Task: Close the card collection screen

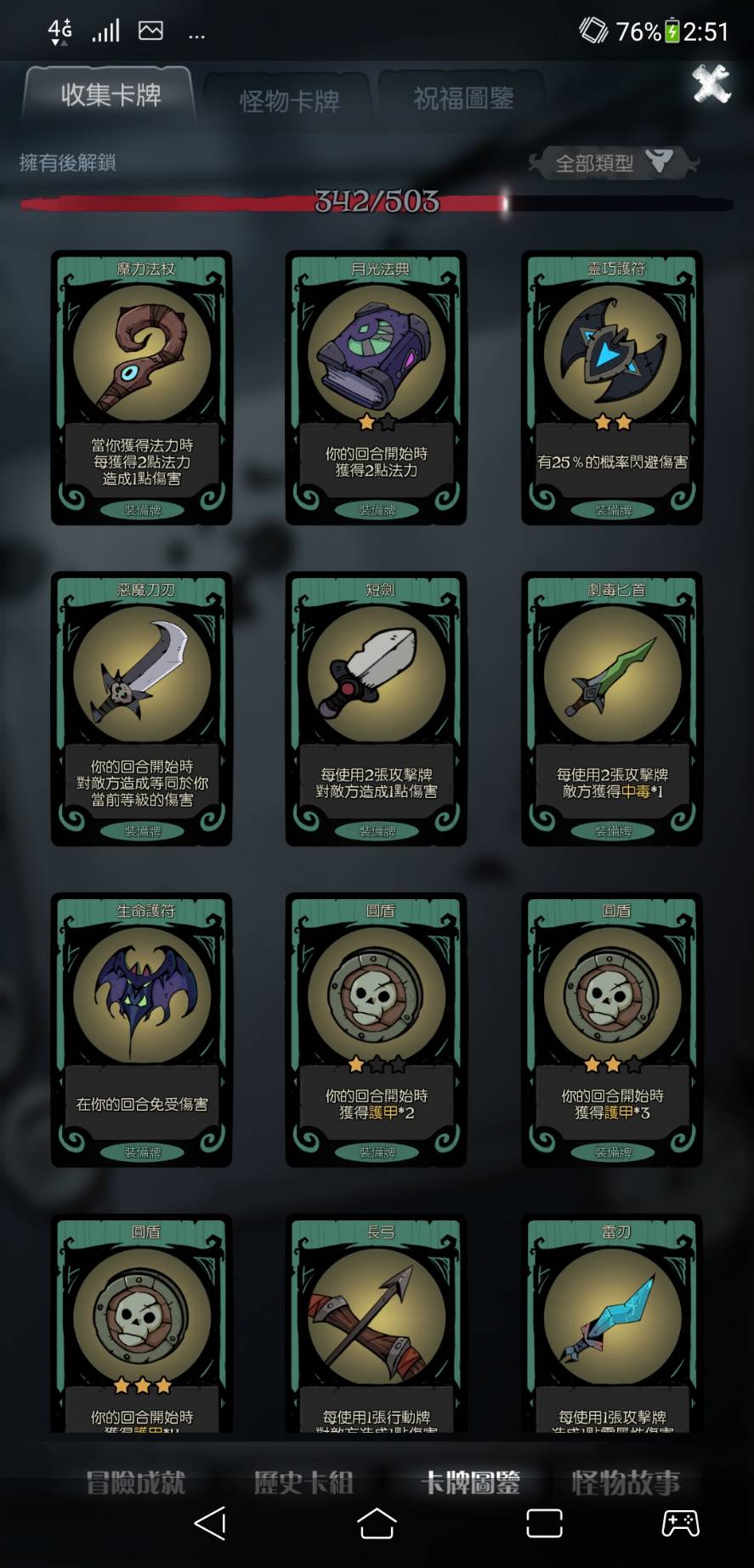Action: coord(711,83)
